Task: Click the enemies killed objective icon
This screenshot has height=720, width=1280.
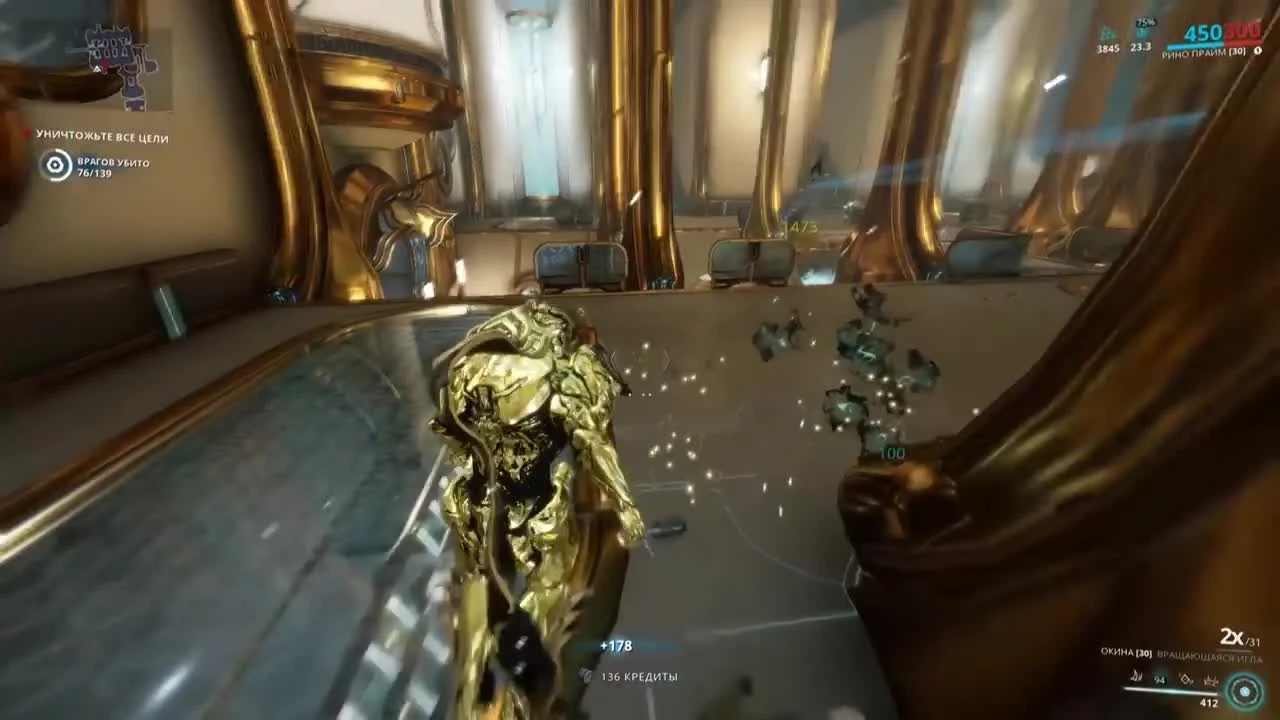Action: [56, 164]
